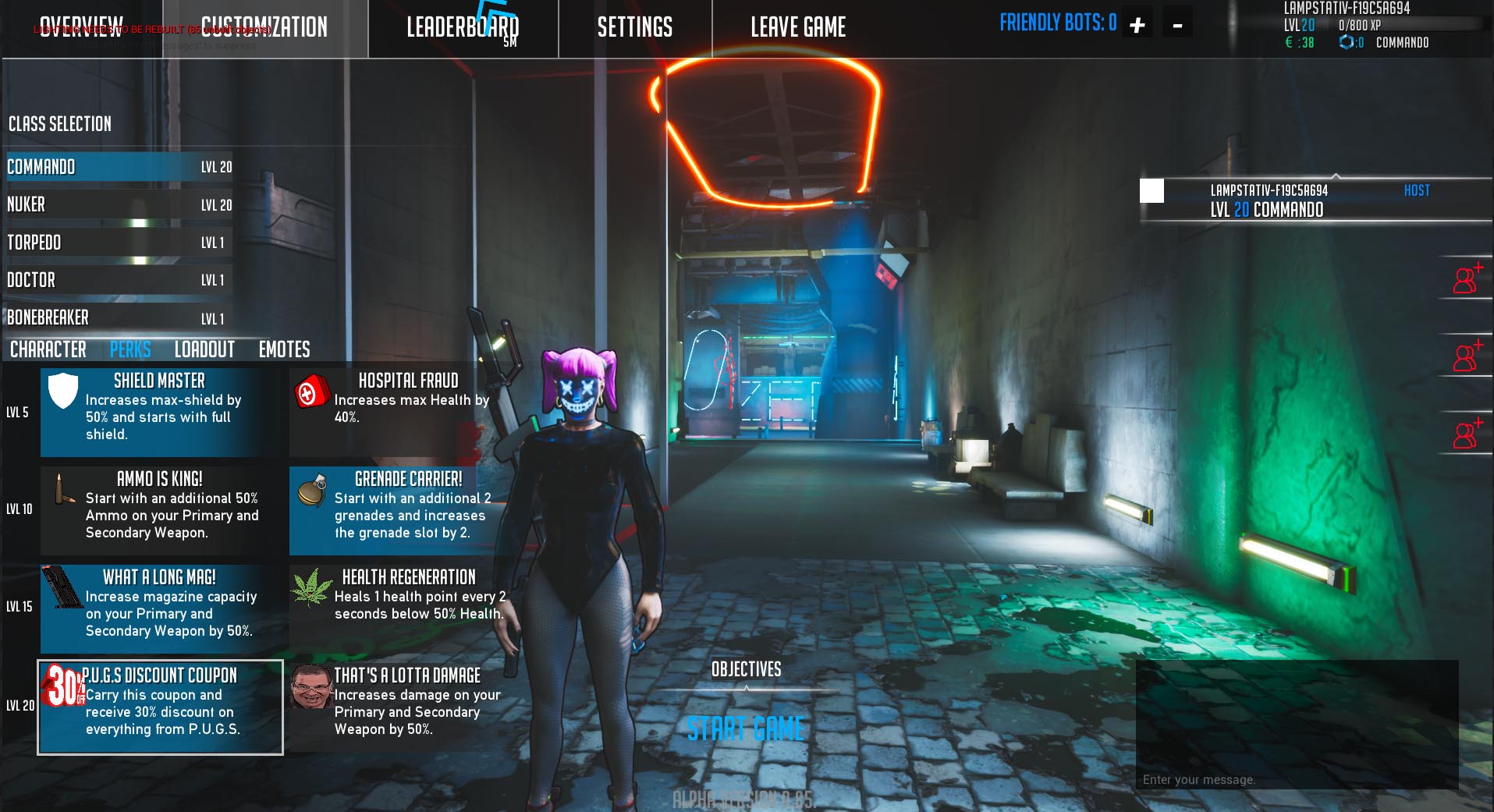
Task: Click the 30% off P.U.G.S coupon icon
Action: pyautogui.click(x=61, y=686)
